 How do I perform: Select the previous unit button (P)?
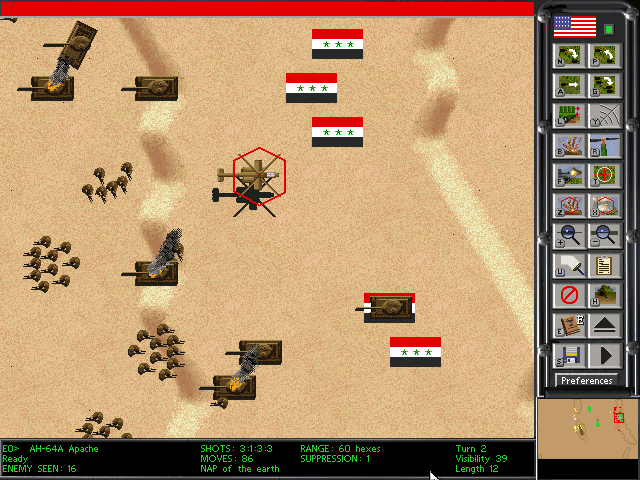[x=603, y=56]
